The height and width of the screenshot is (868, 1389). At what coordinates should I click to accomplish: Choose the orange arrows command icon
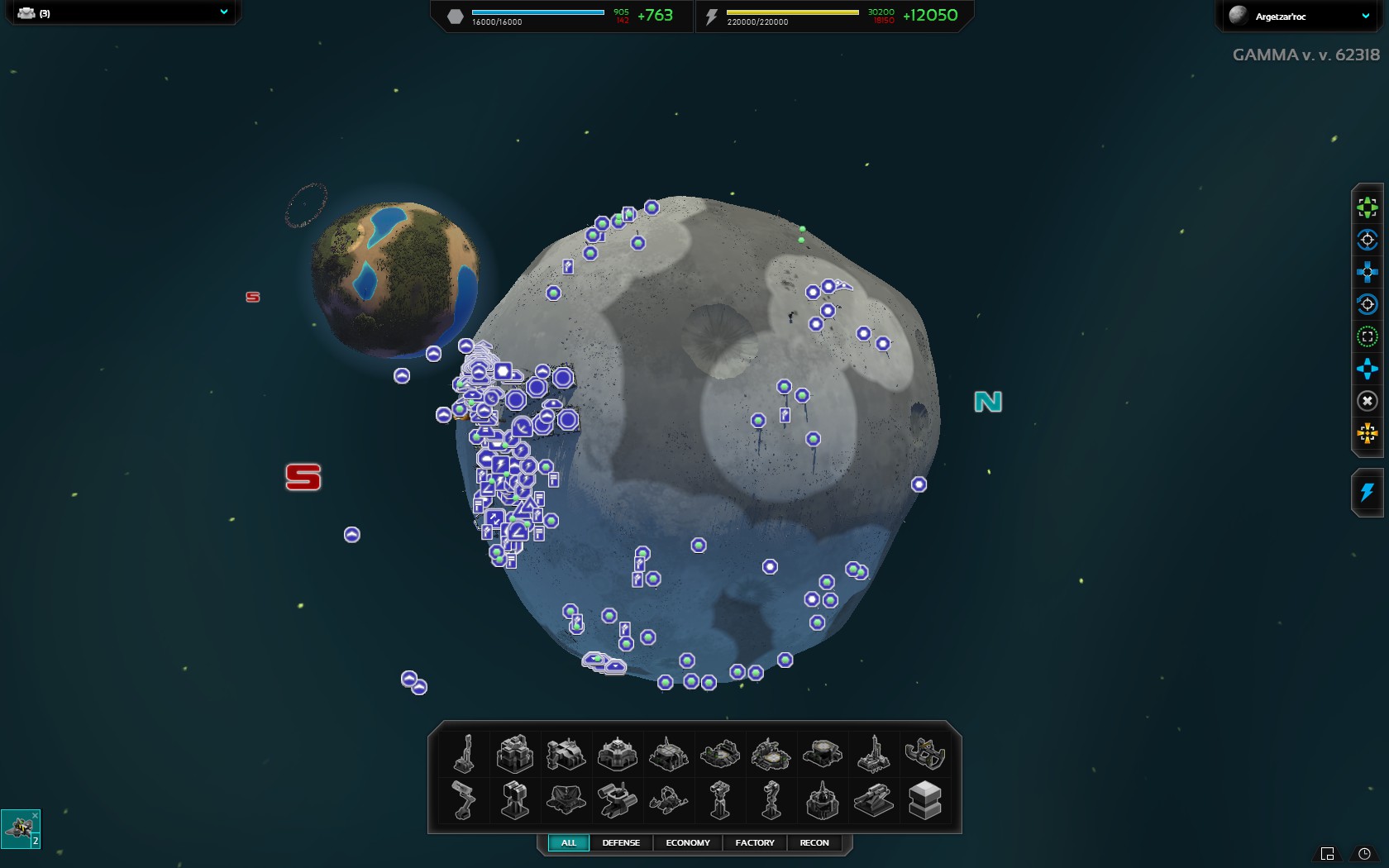[1368, 433]
